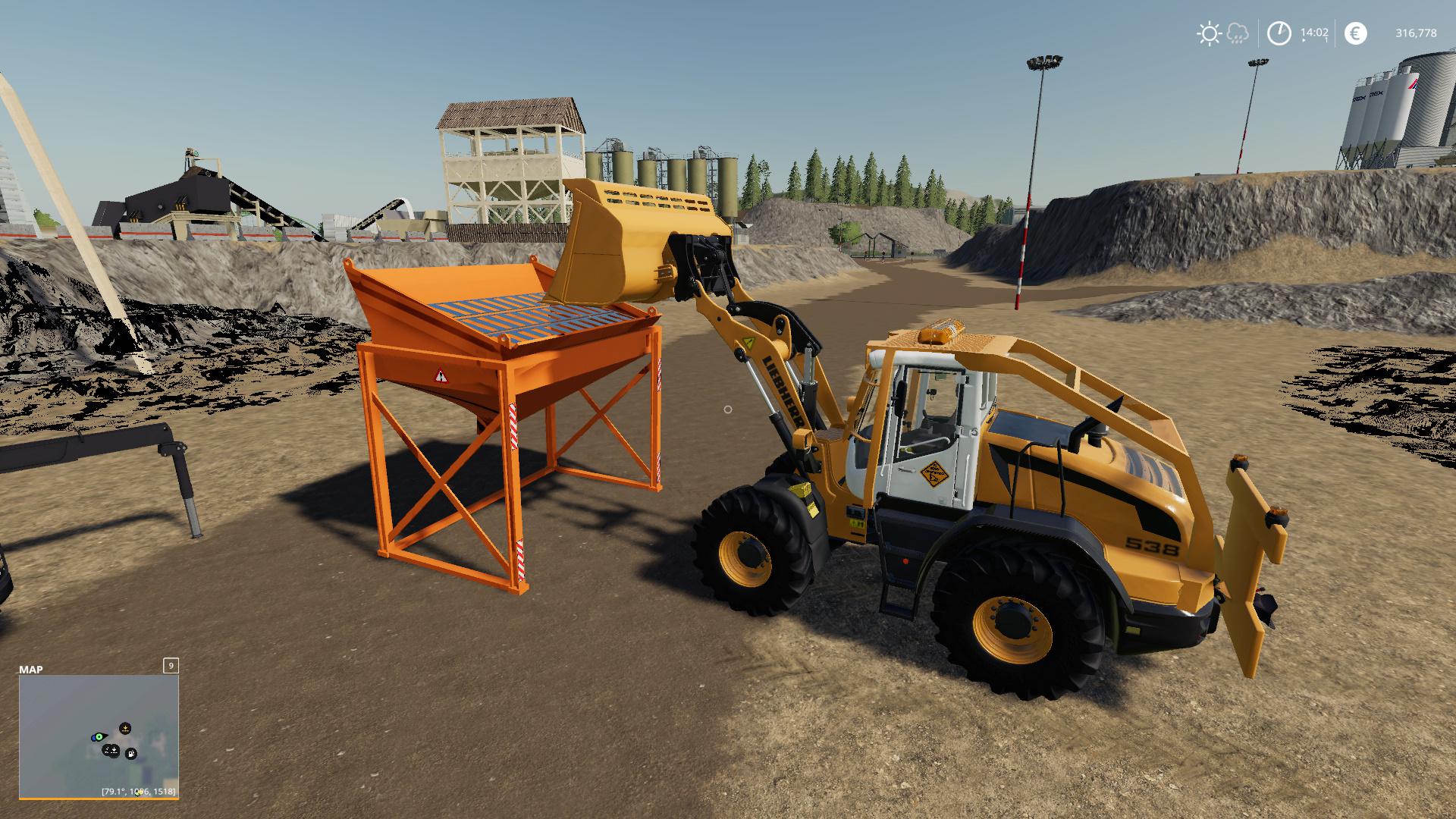Click the rain cloud forecast icon

[x=1237, y=33]
